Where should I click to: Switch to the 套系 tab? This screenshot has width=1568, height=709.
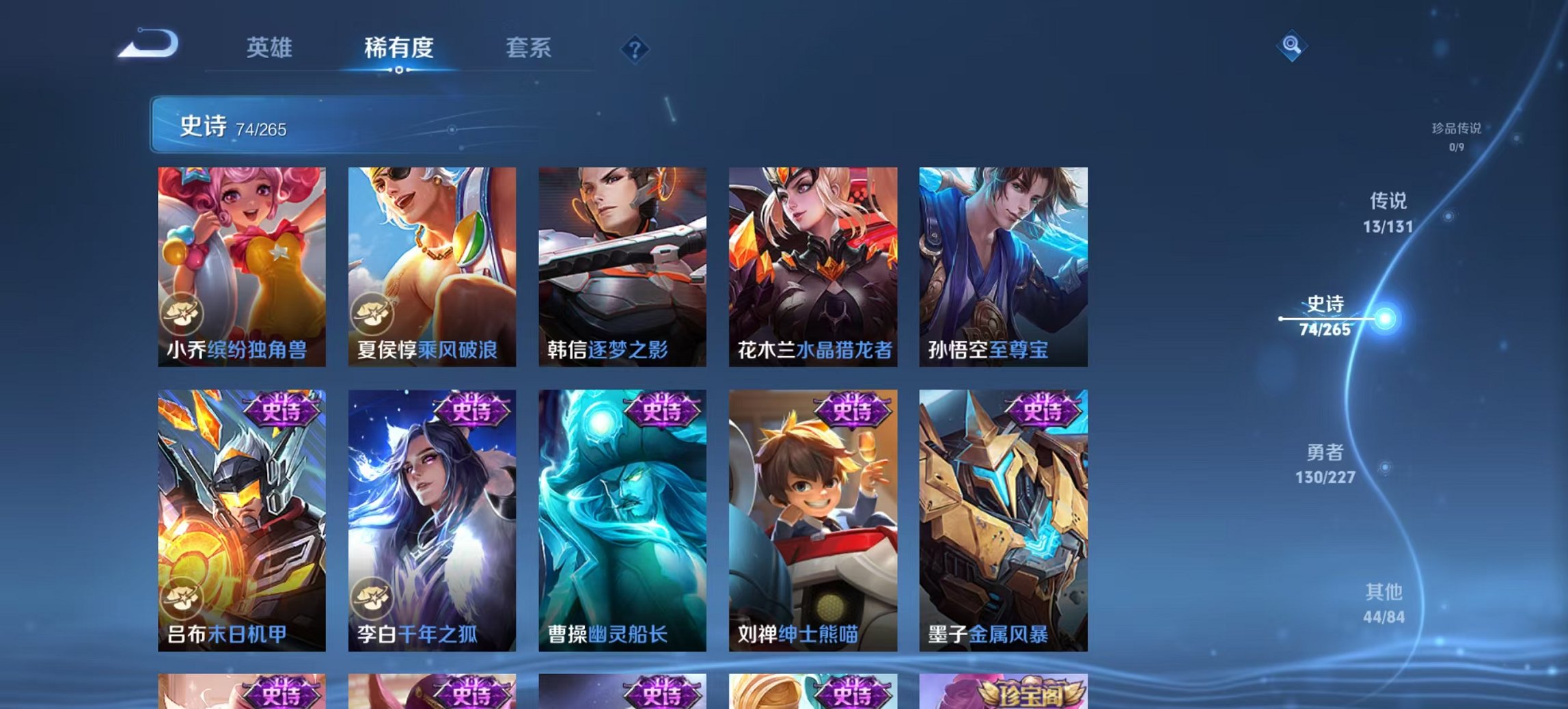click(x=529, y=47)
